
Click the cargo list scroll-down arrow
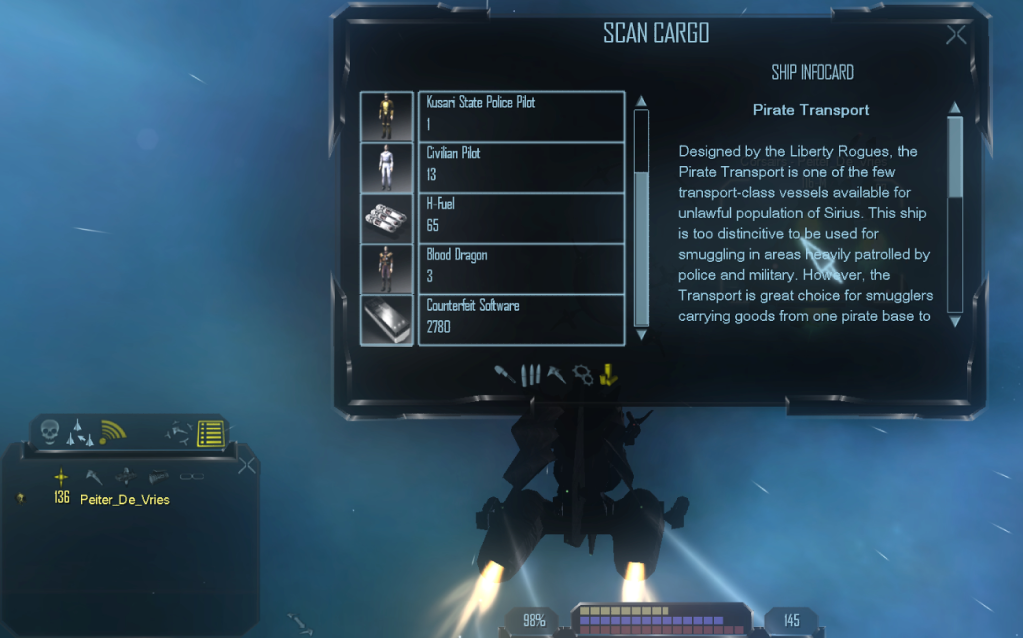(x=642, y=335)
